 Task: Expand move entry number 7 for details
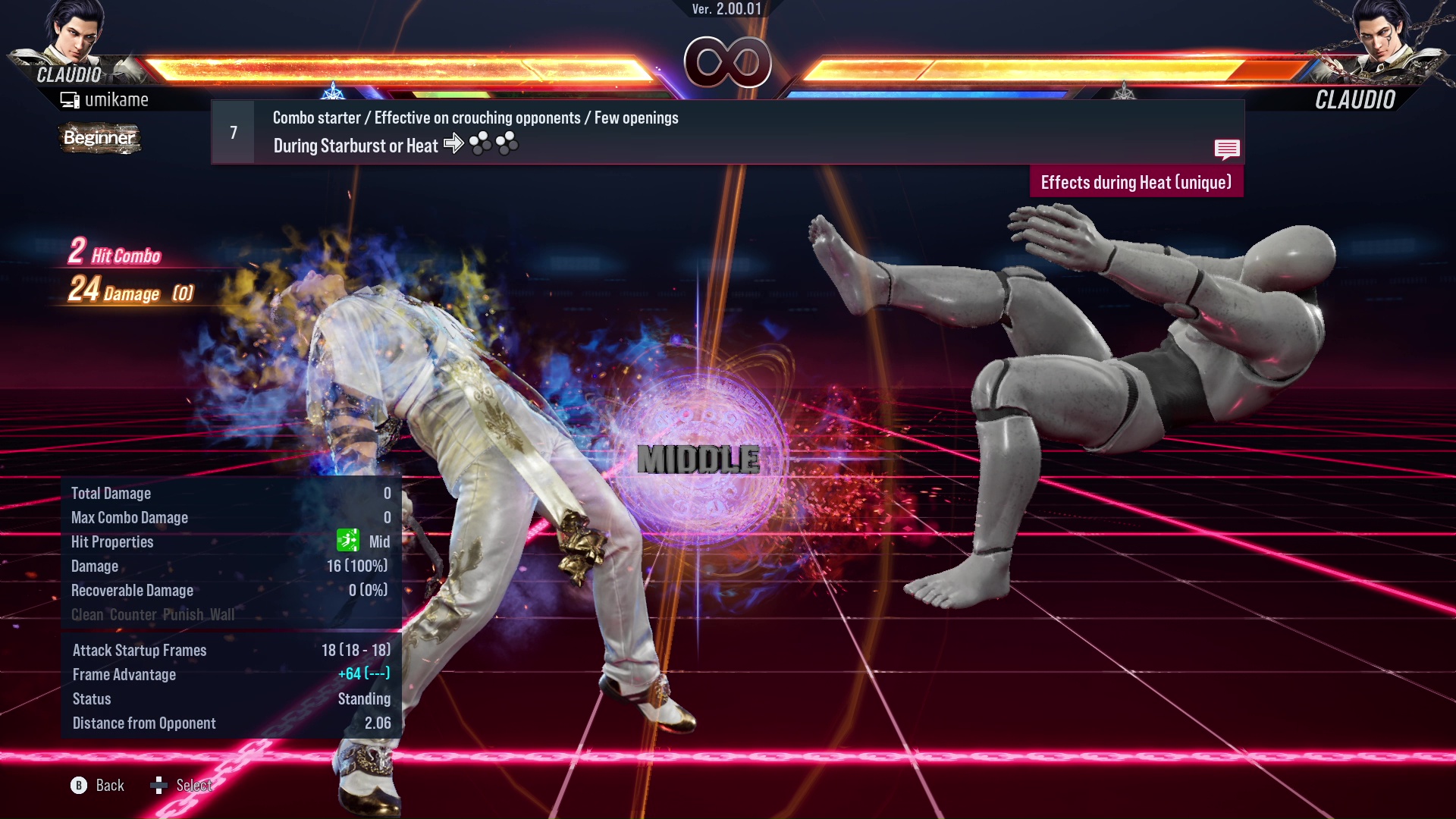(x=232, y=132)
